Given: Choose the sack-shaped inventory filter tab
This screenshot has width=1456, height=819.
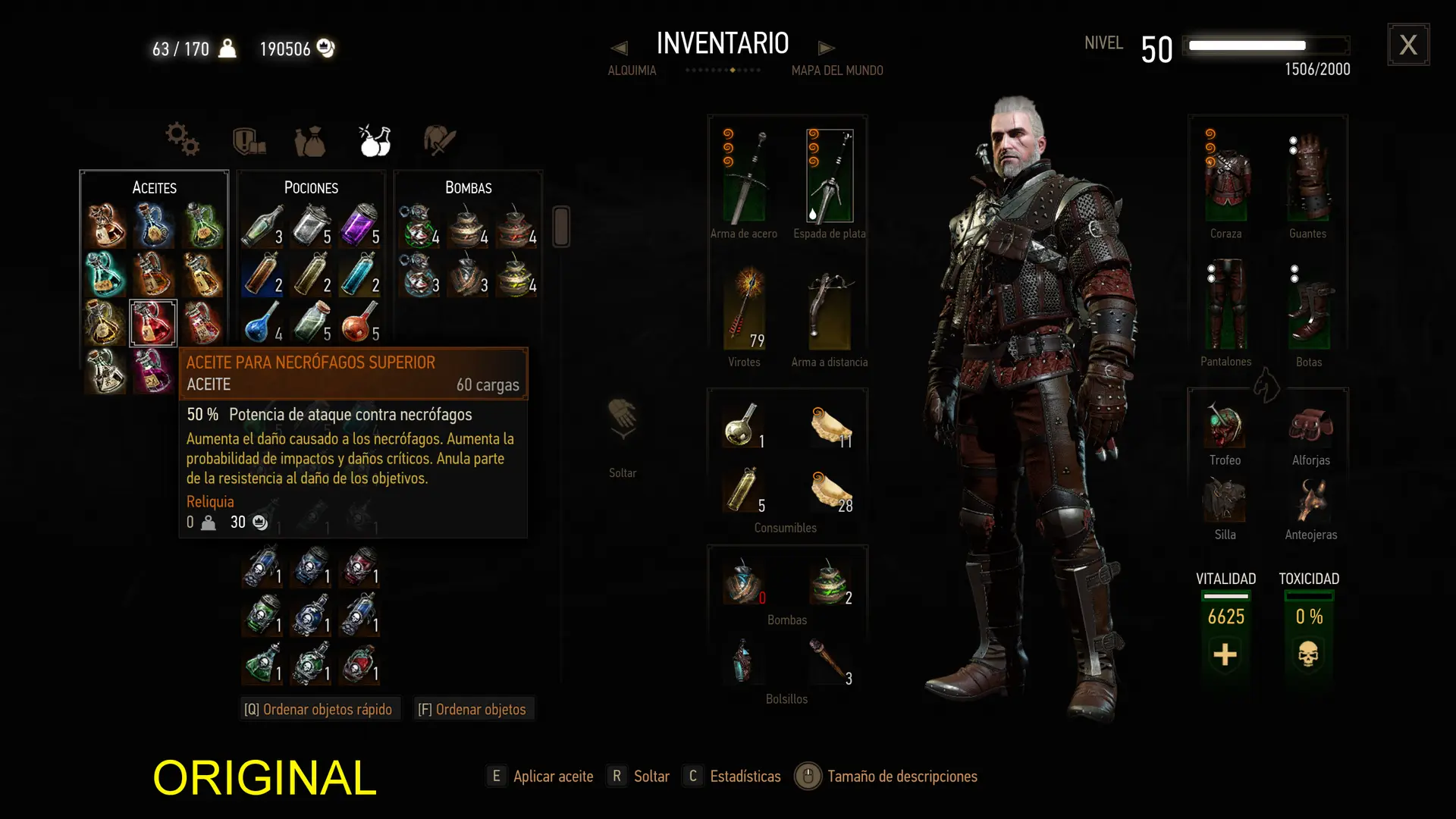Looking at the screenshot, I should pos(310,141).
